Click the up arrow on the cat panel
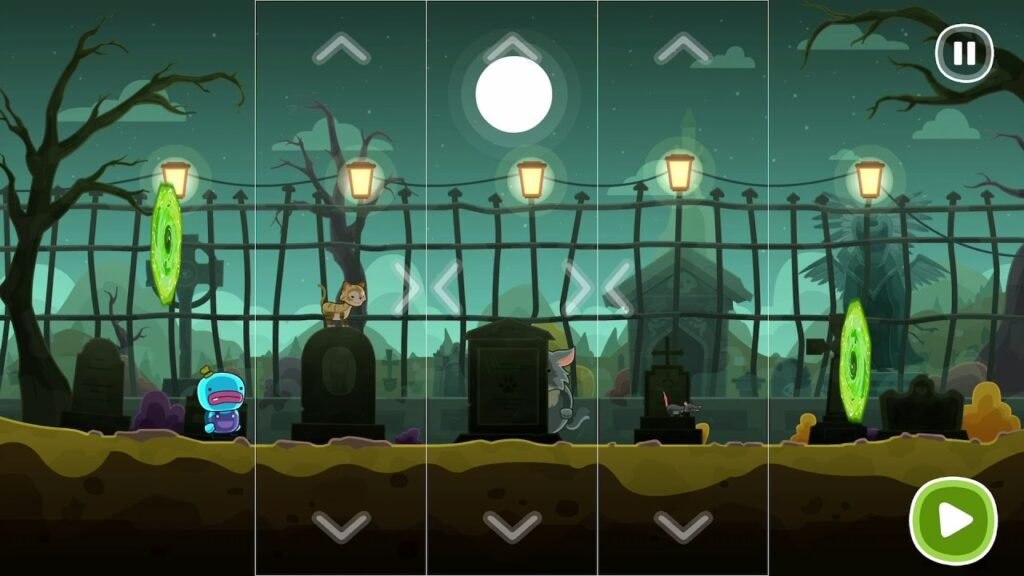1024x576 pixels. (341, 48)
